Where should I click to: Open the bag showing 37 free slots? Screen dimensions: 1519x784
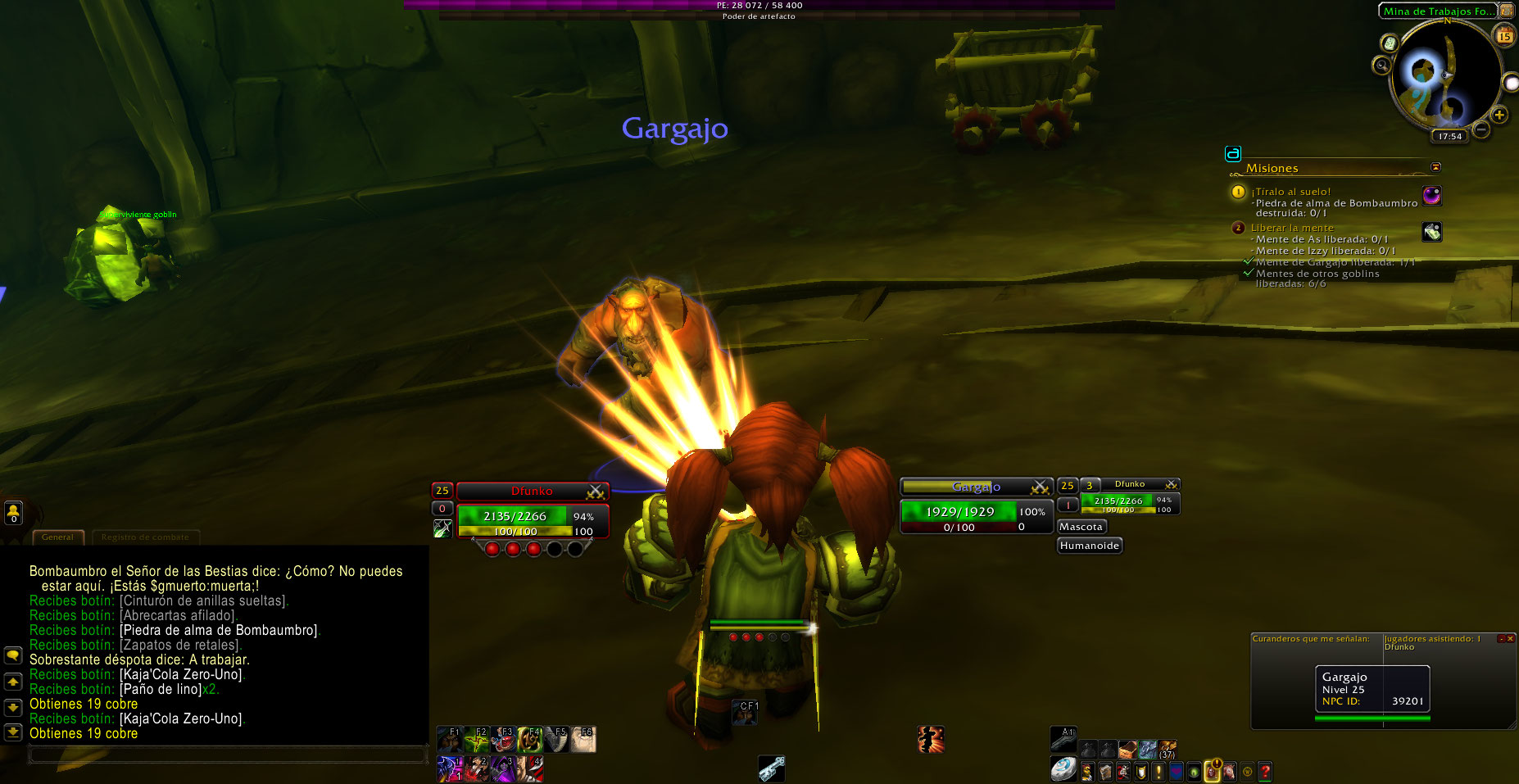(1167, 749)
